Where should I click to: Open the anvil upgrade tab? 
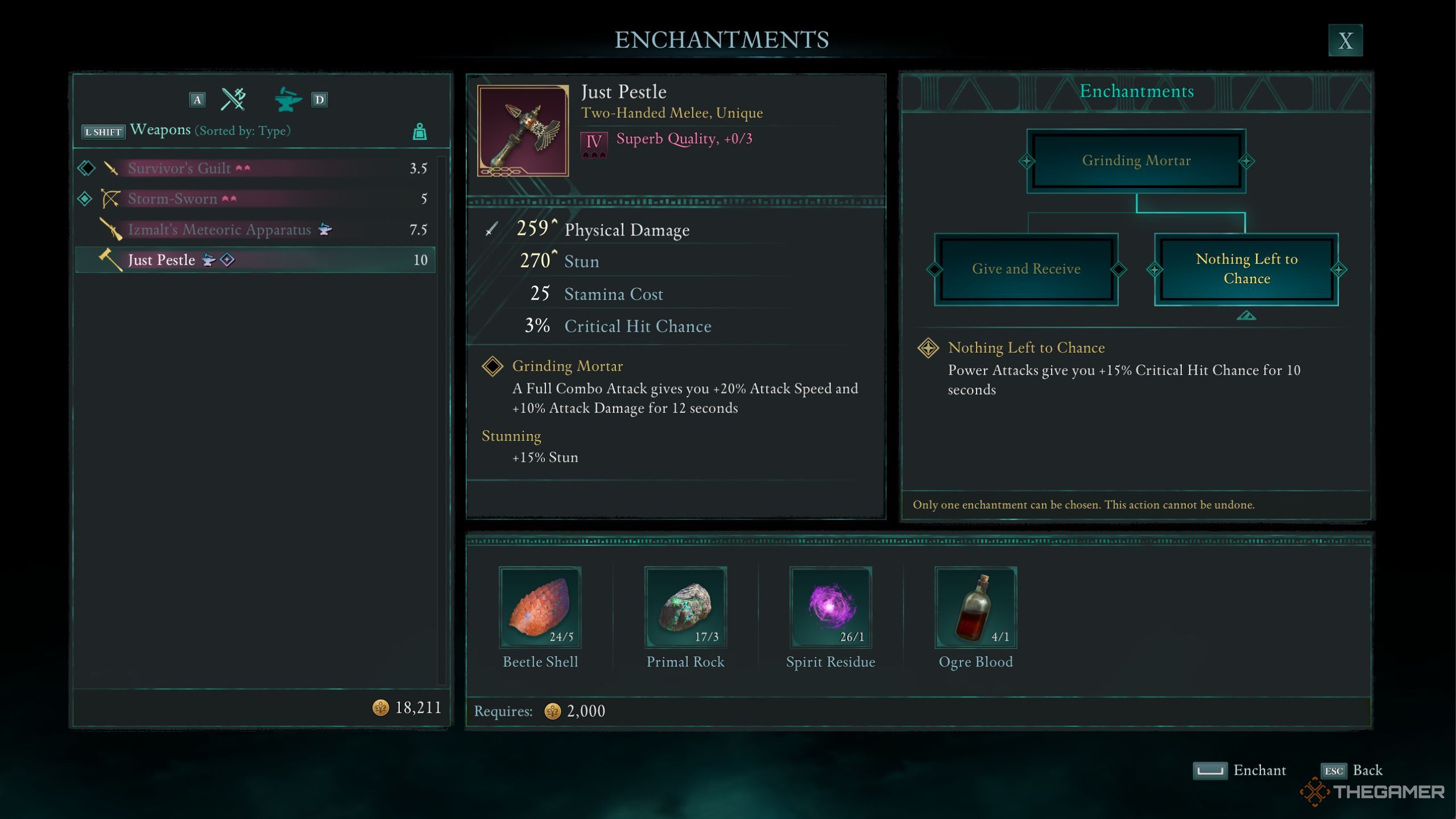pyautogui.click(x=287, y=100)
